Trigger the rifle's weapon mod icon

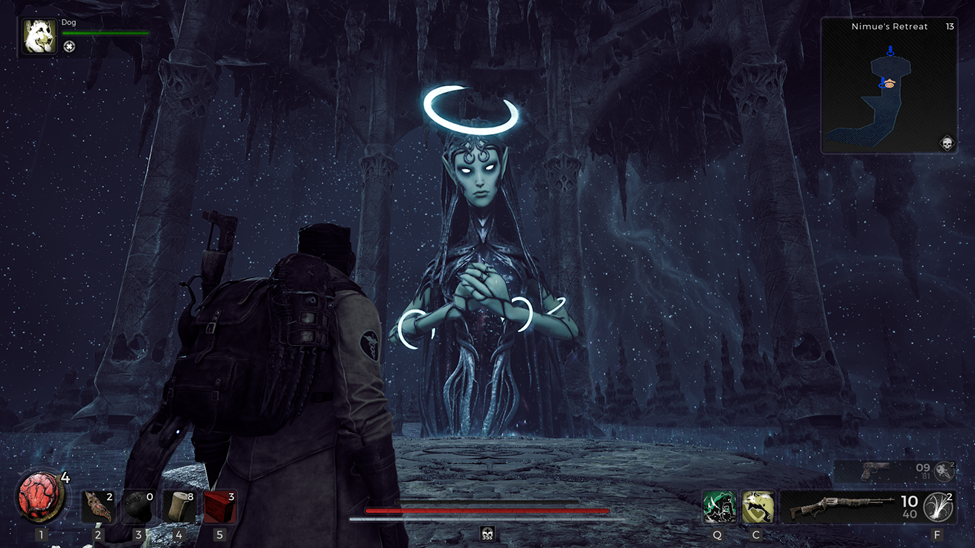938,507
